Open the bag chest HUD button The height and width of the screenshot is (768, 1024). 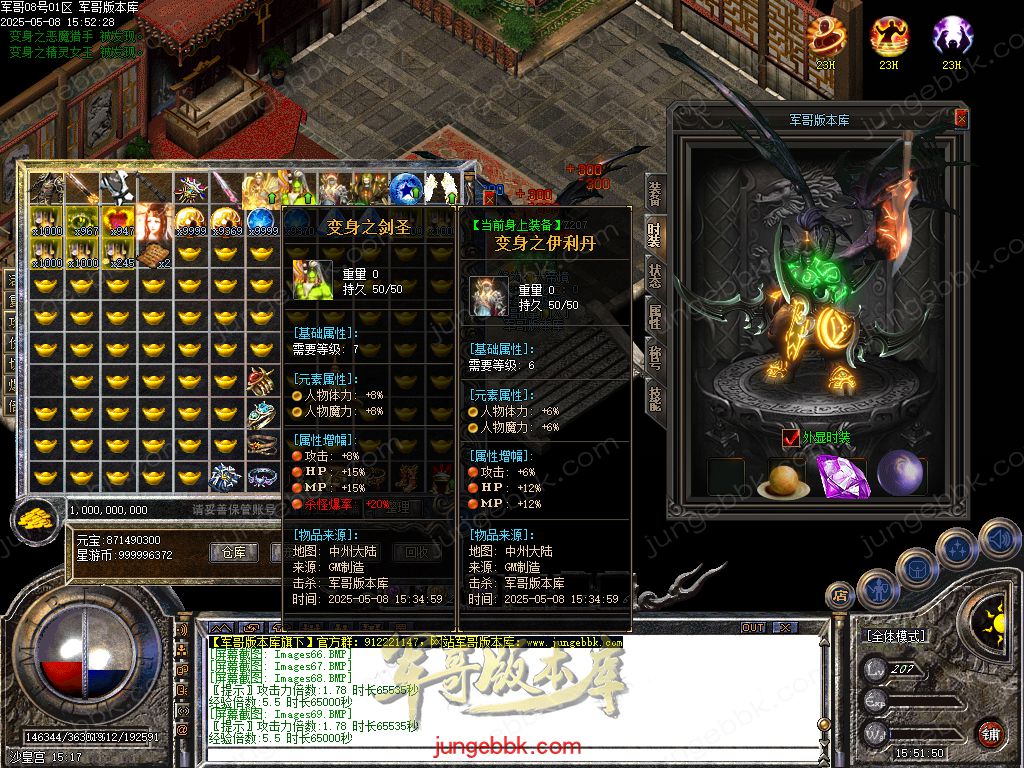coord(917,566)
